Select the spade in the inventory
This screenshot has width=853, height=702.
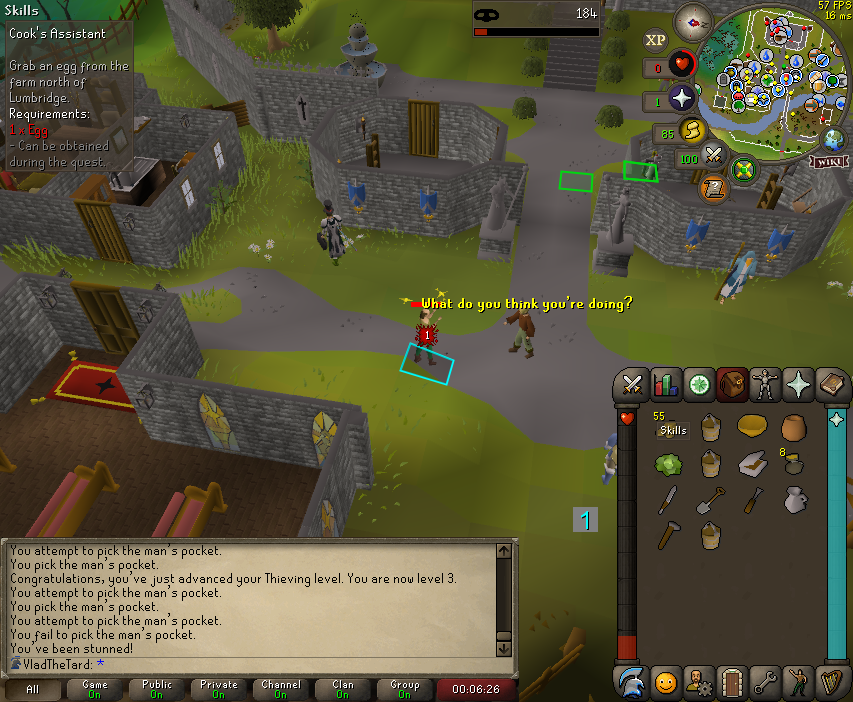pos(710,499)
